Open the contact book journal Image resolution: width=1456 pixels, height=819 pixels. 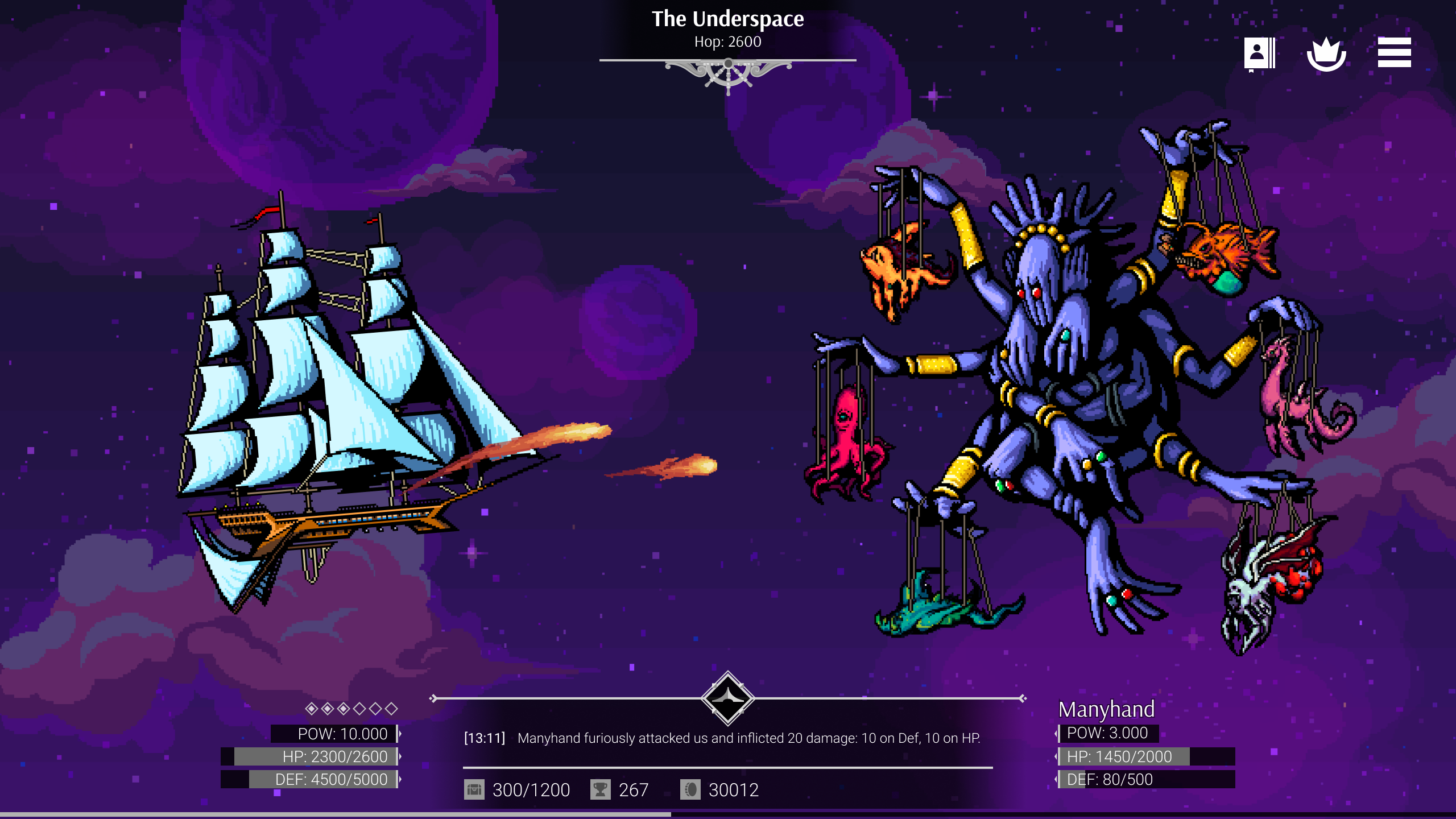(1259, 54)
